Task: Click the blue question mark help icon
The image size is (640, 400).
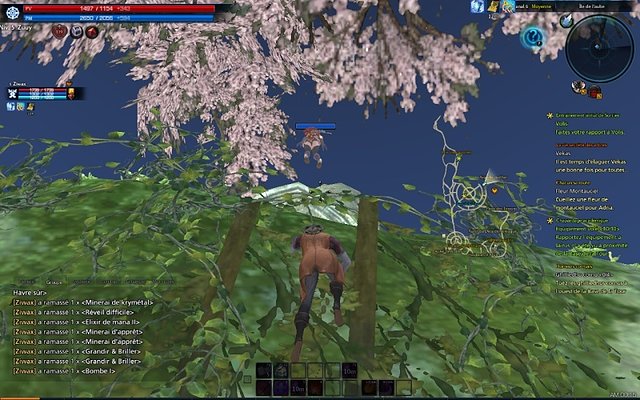Action: pyautogui.click(x=533, y=38)
